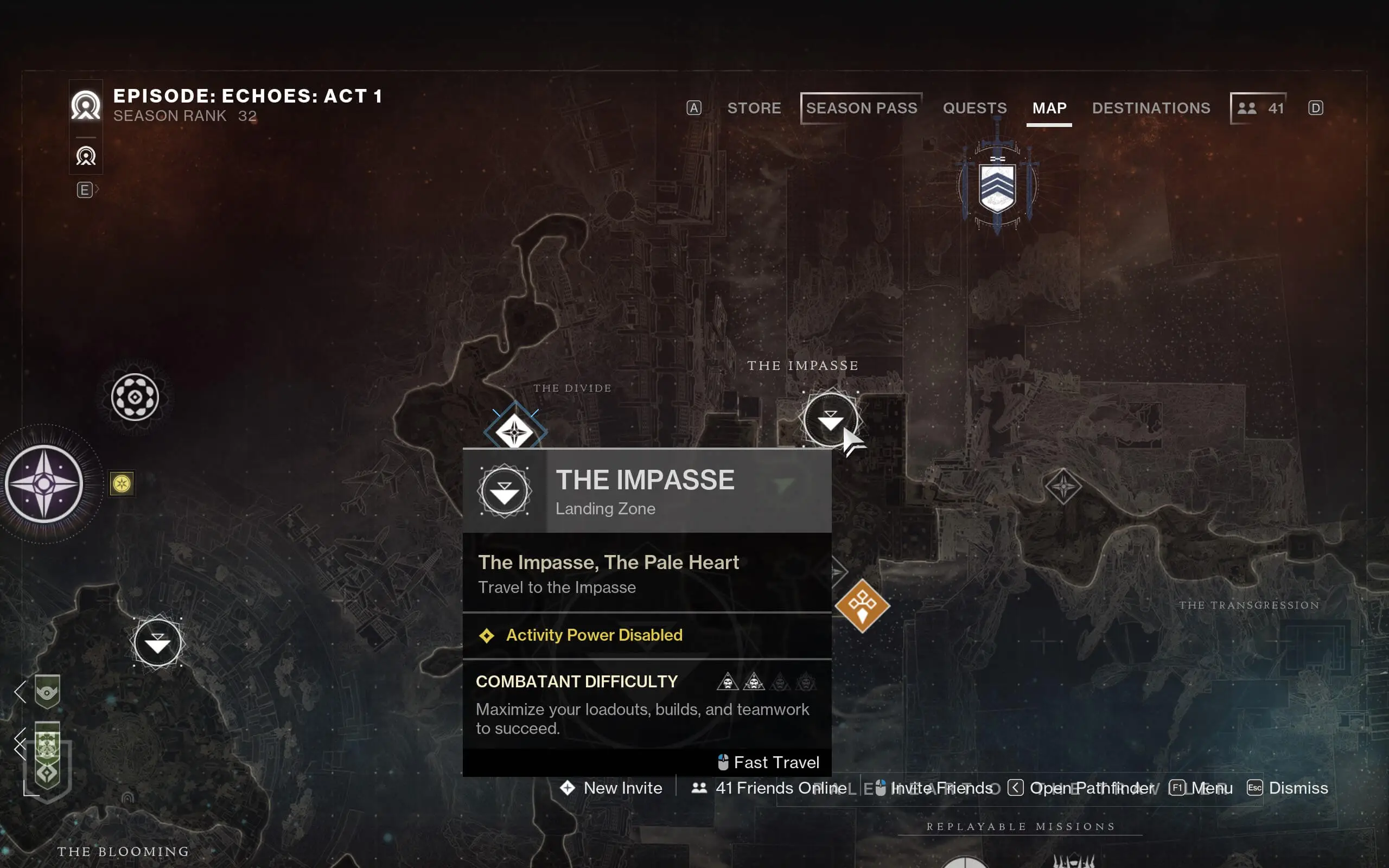The image size is (1389, 868).
Task: Expand the E panel under the season emblem
Action: (85, 189)
